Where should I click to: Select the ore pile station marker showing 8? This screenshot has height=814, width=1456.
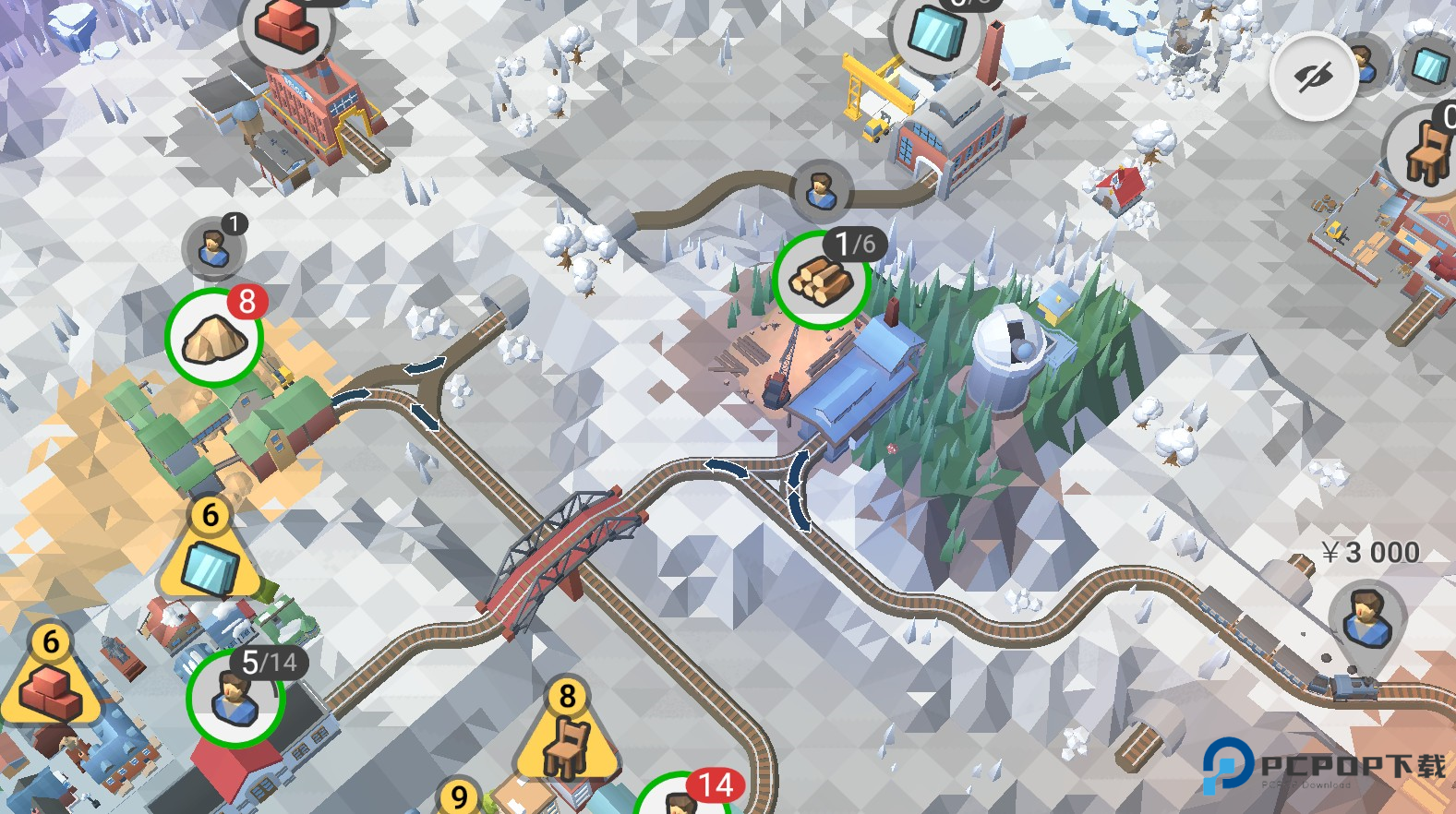214,338
